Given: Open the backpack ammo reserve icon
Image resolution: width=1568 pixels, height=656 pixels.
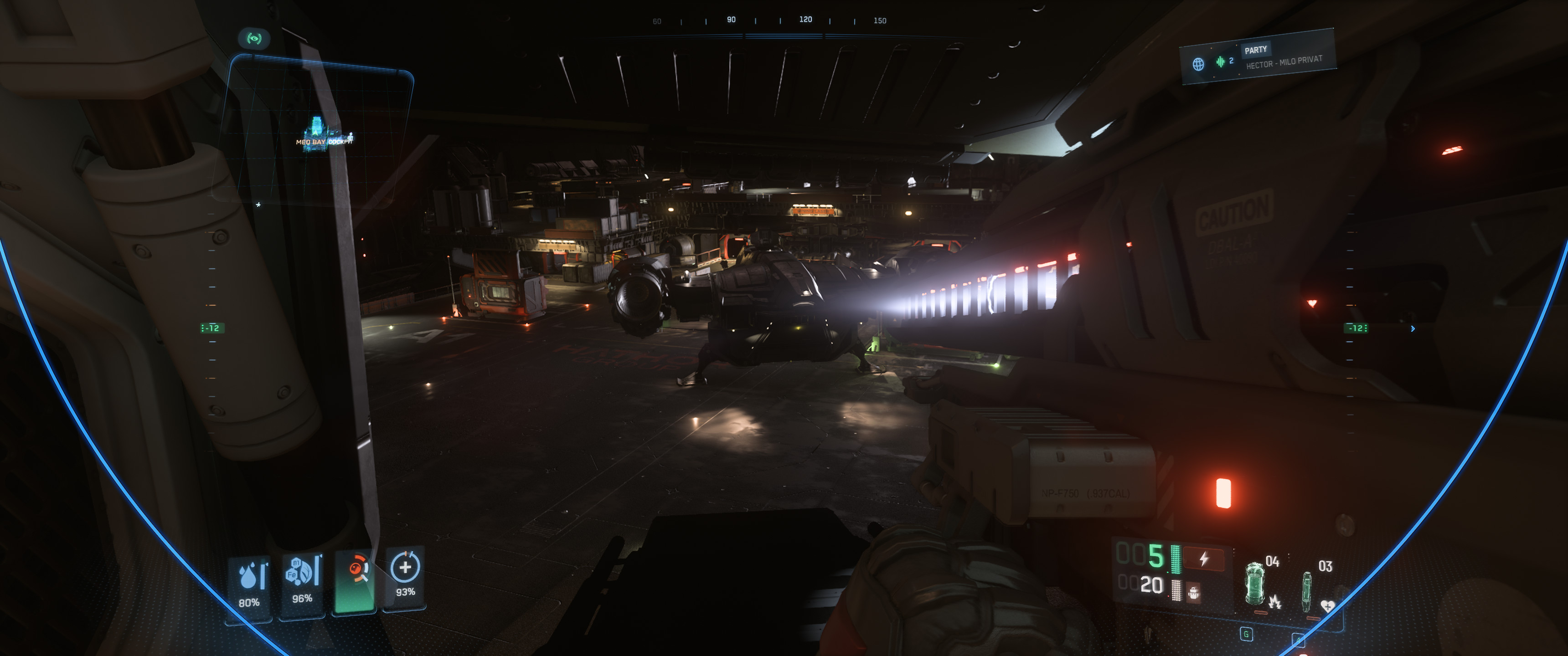Looking at the screenshot, I should (x=1194, y=591).
